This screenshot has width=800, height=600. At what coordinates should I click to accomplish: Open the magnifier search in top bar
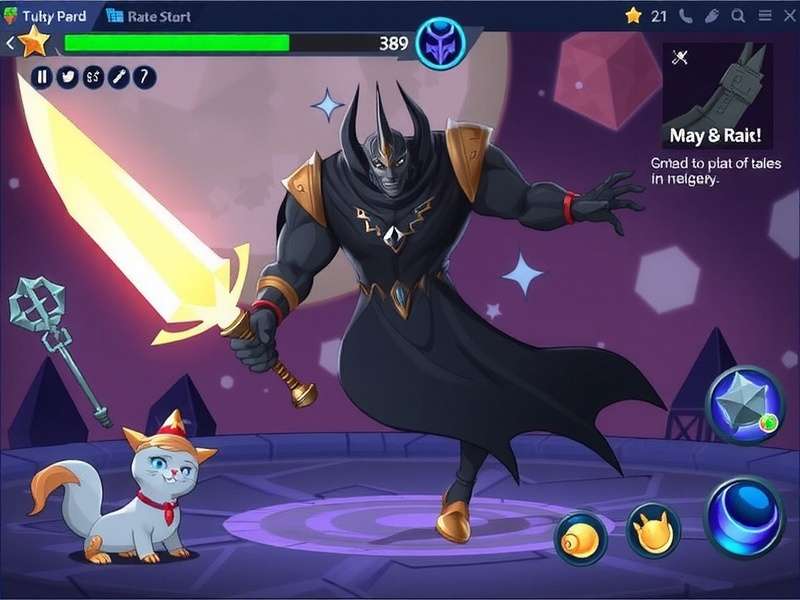(738, 16)
